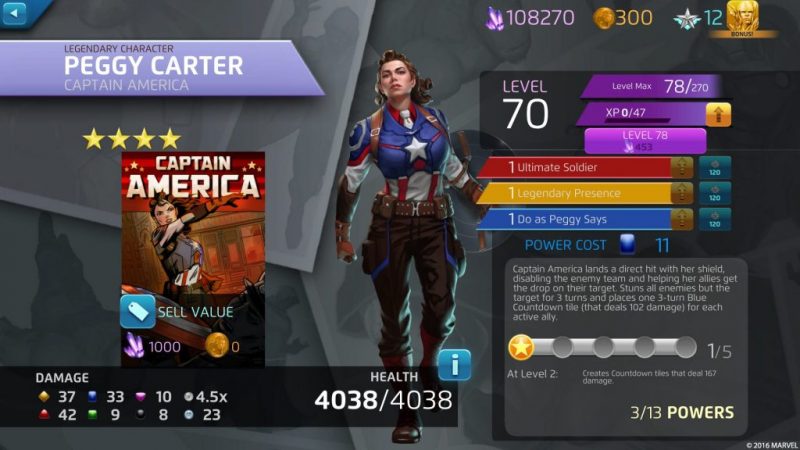Screen dimensions: 800x450
Task: Buy Ultimate Soldier cover for 120
Action: click(715, 167)
